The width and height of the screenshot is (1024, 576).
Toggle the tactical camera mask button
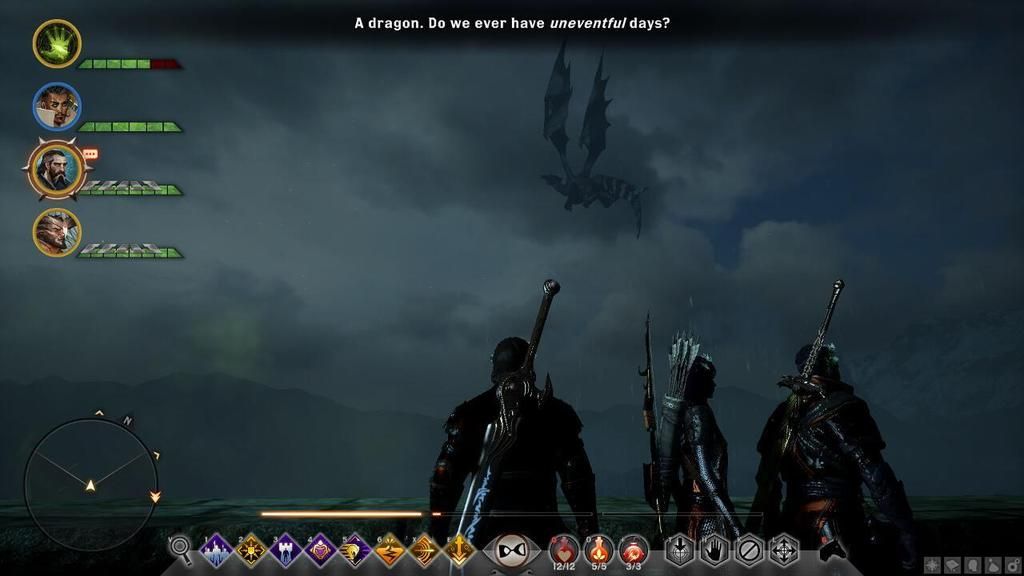(x=511, y=550)
